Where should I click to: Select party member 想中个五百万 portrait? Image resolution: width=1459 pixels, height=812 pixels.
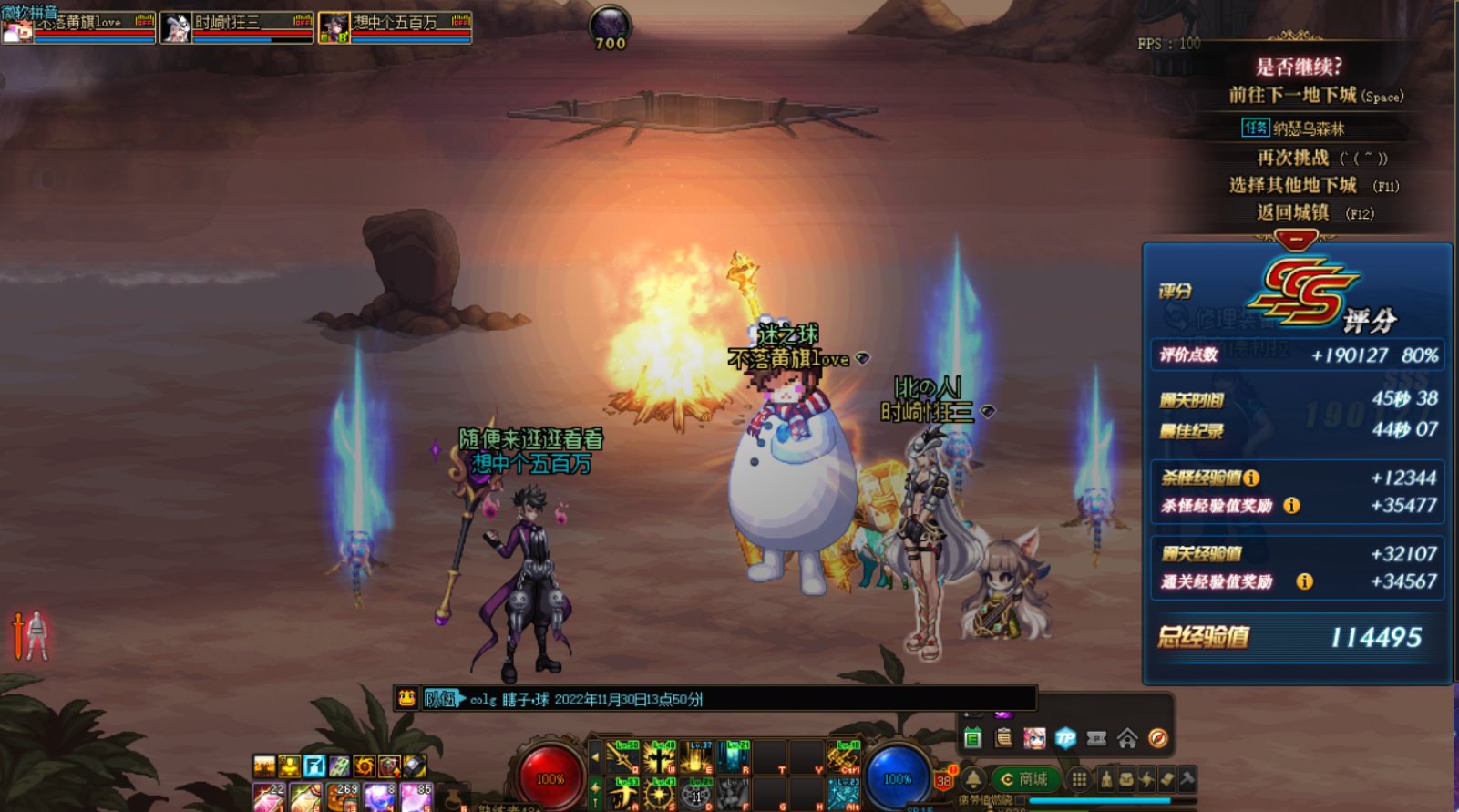(x=334, y=28)
